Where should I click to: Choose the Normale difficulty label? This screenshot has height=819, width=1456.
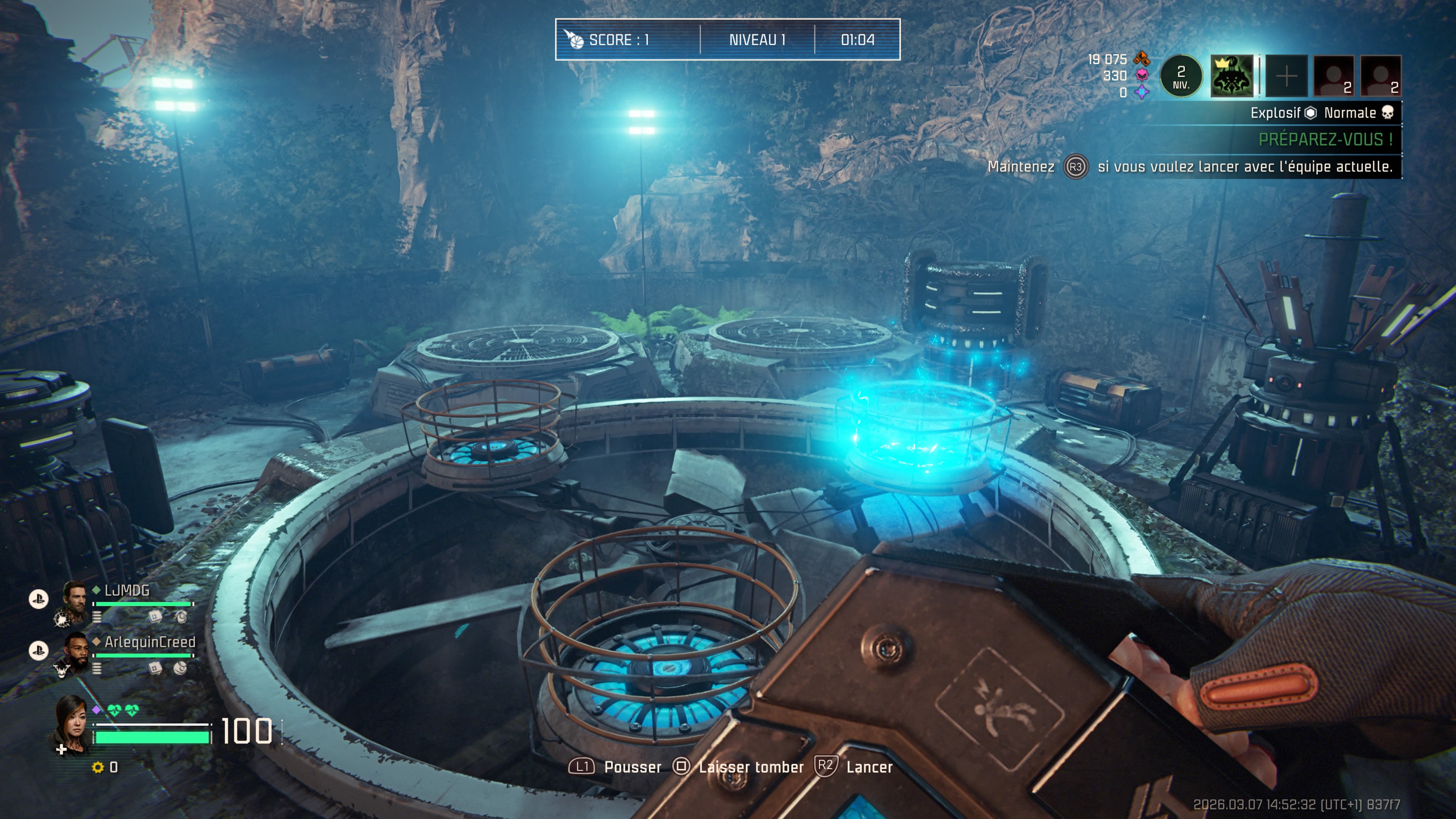1350,113
